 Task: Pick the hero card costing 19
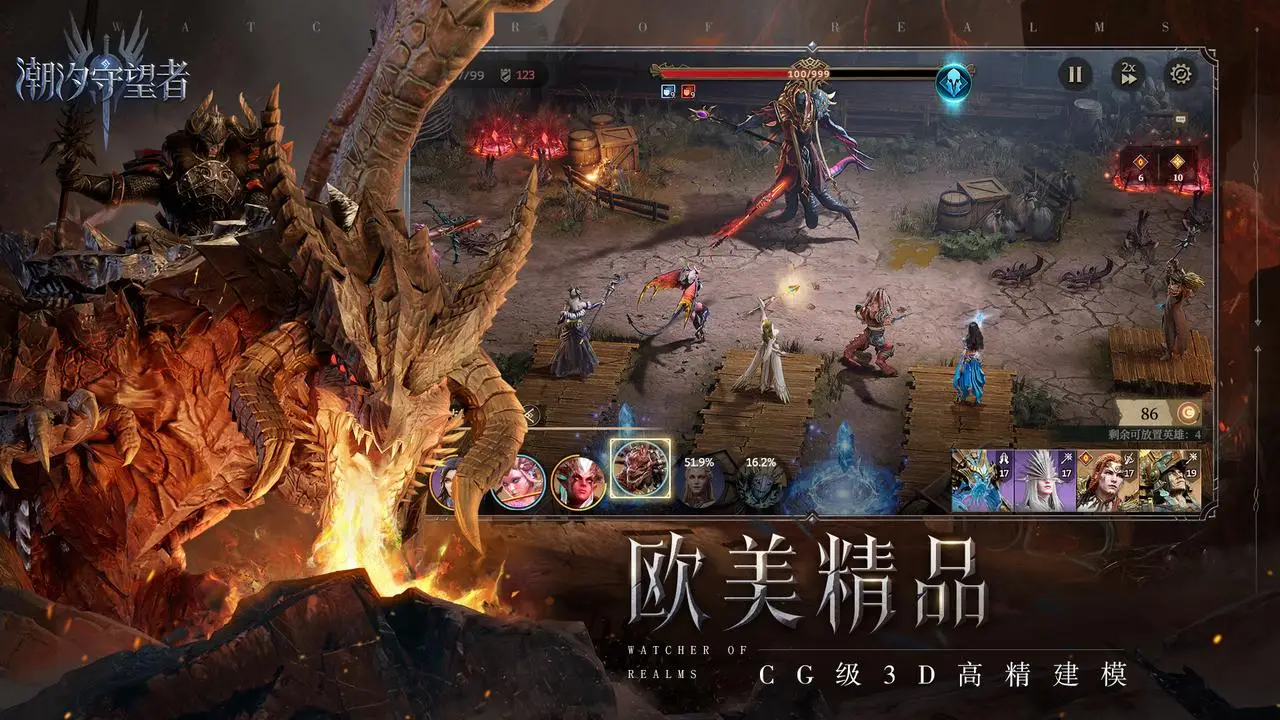[1168, 480]
